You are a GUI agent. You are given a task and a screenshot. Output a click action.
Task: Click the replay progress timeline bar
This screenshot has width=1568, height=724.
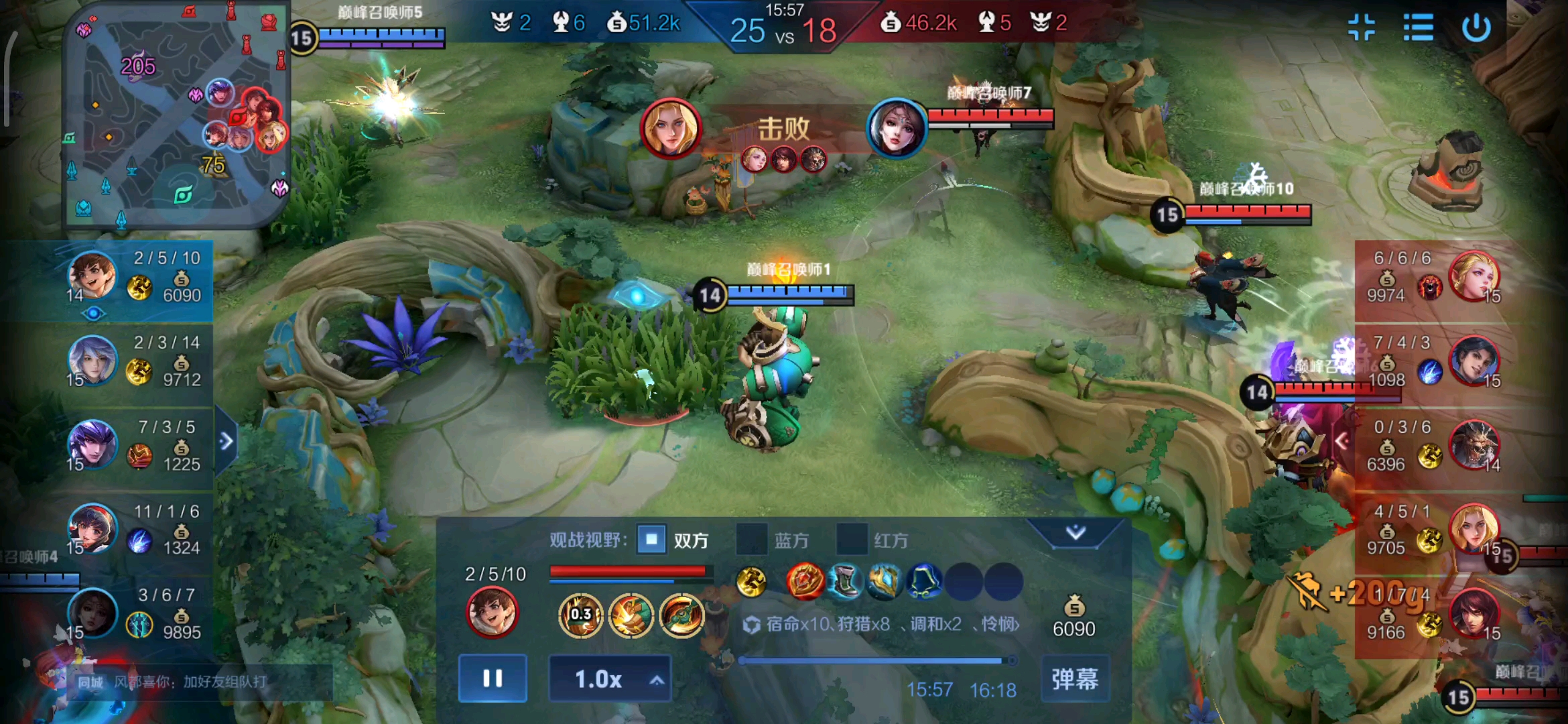(871, 661)
